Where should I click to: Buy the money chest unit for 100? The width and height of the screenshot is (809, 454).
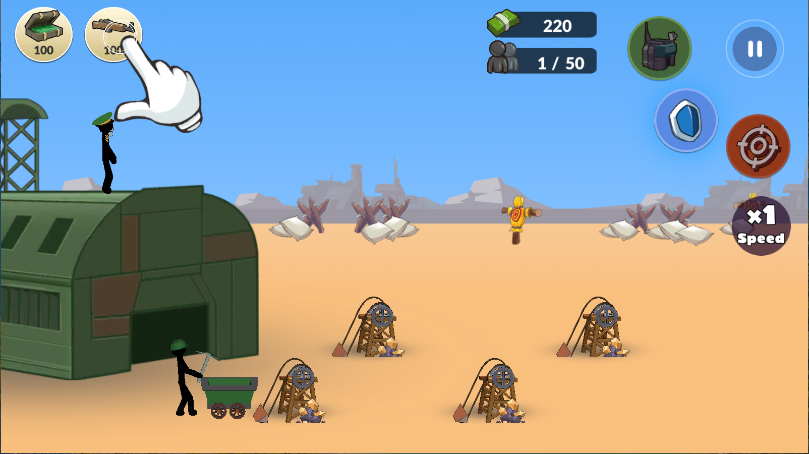click(43, 33)
